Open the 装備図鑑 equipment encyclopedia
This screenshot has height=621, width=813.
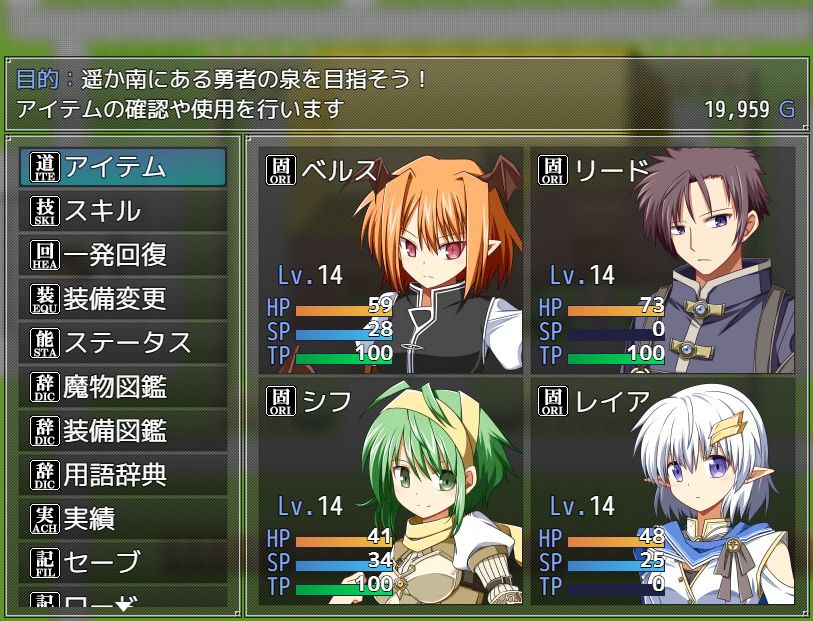123,431
